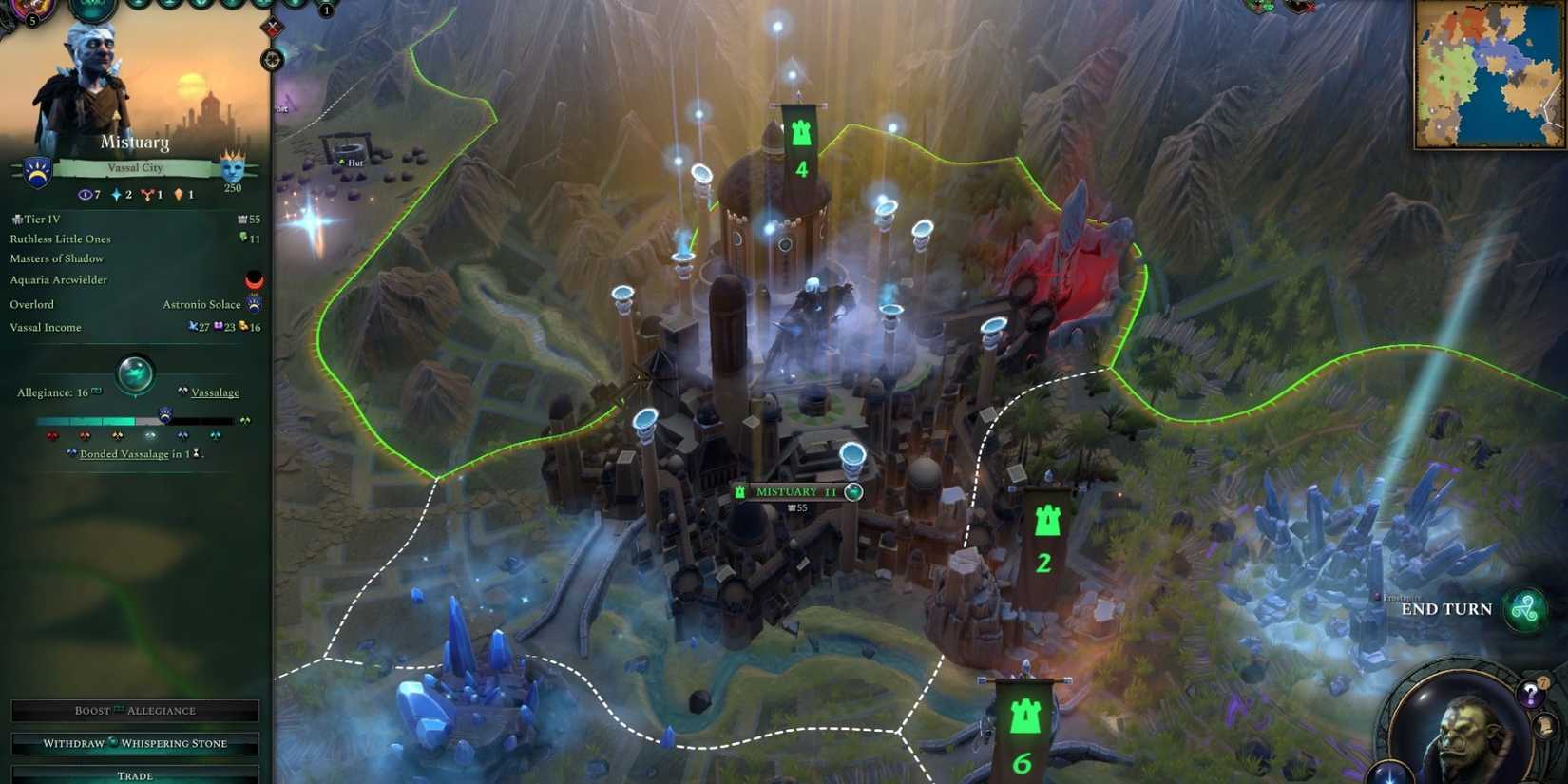The height and width of the screenshot is (784, 1568).
Task: Toggle the Boost Allegiance option
Action: pos(134,710)
